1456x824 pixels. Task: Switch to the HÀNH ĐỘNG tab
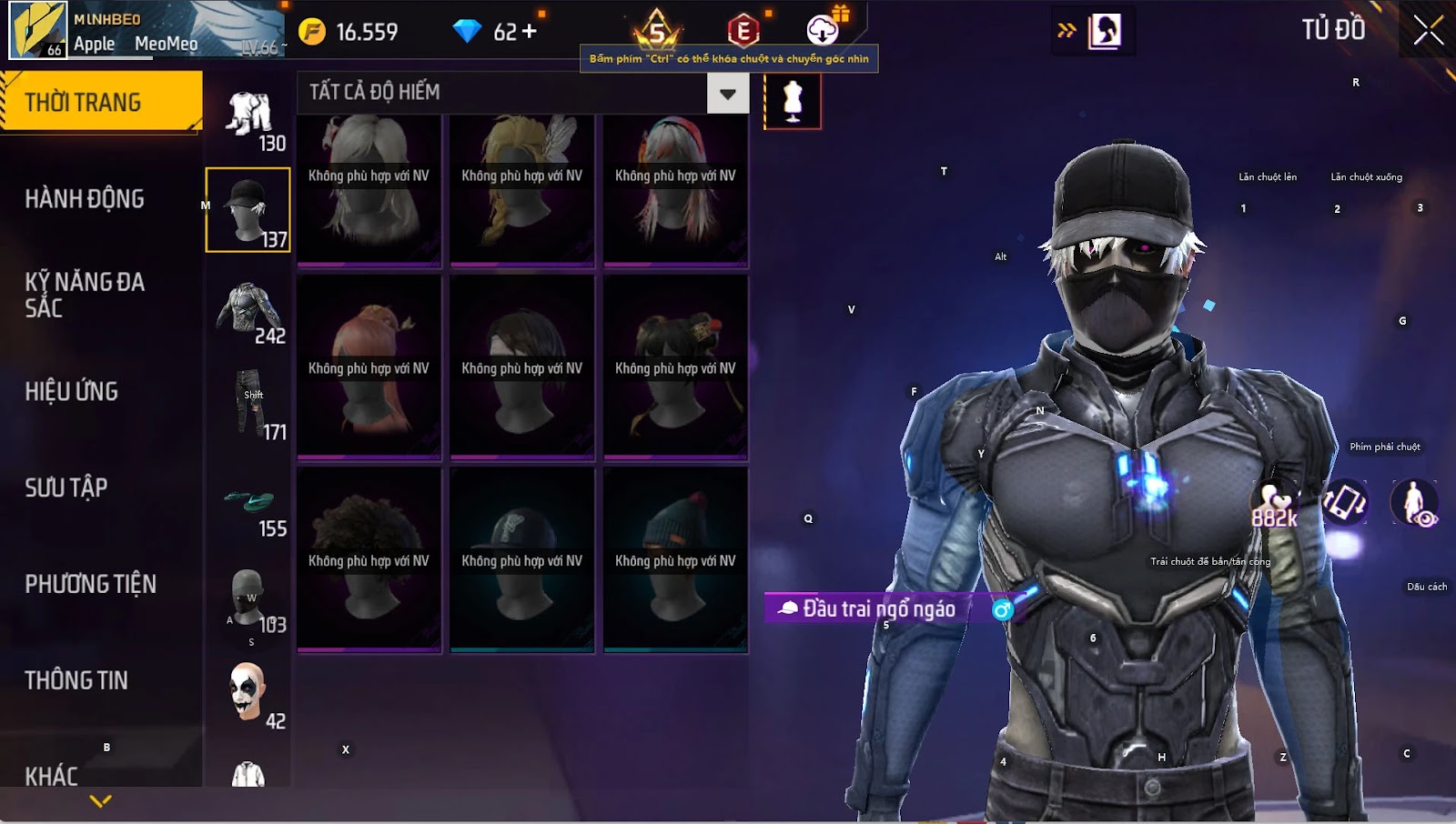[x=85, y=198]
